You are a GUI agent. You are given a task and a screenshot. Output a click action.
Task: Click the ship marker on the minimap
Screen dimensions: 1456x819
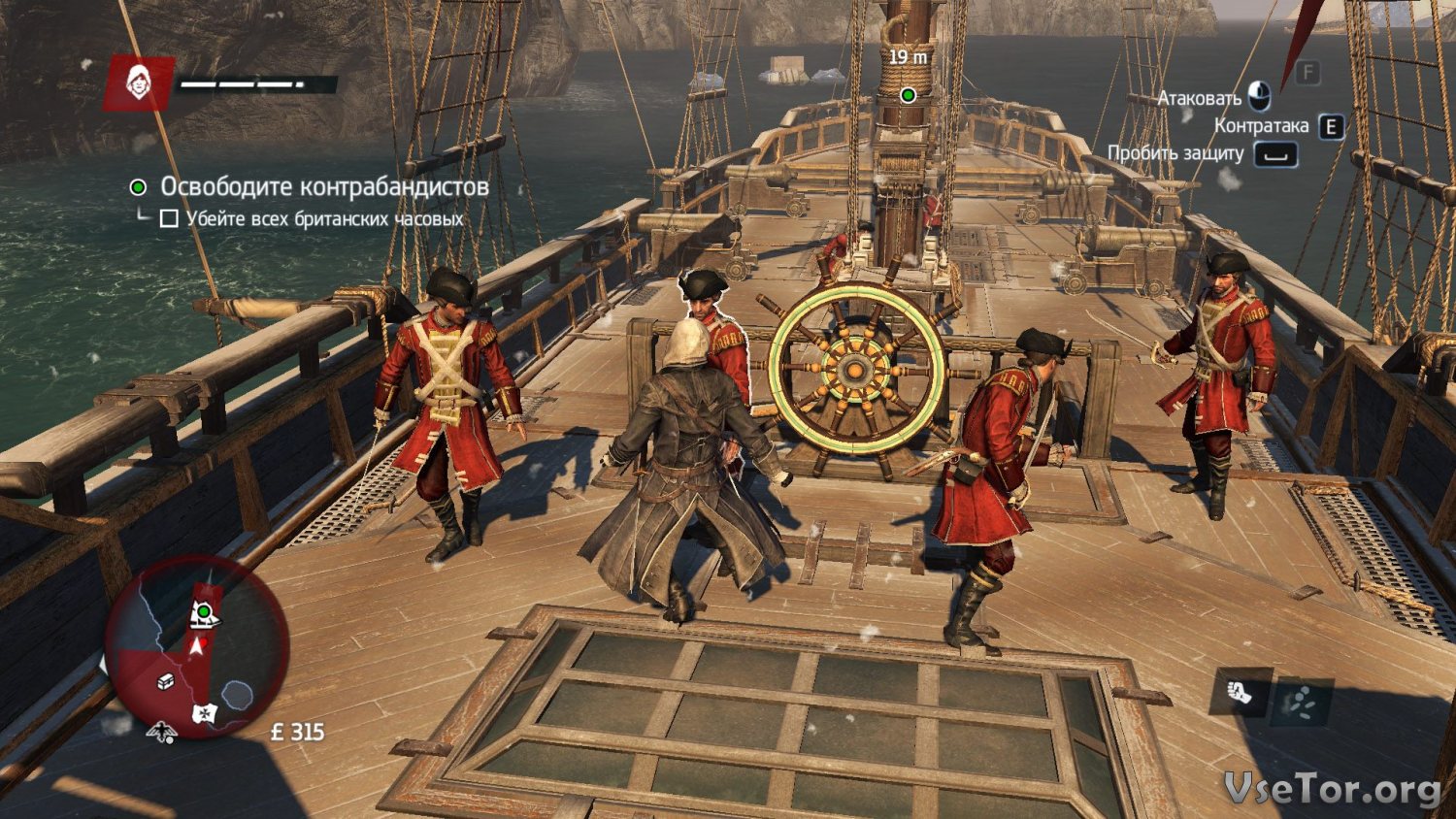point(204,613)
